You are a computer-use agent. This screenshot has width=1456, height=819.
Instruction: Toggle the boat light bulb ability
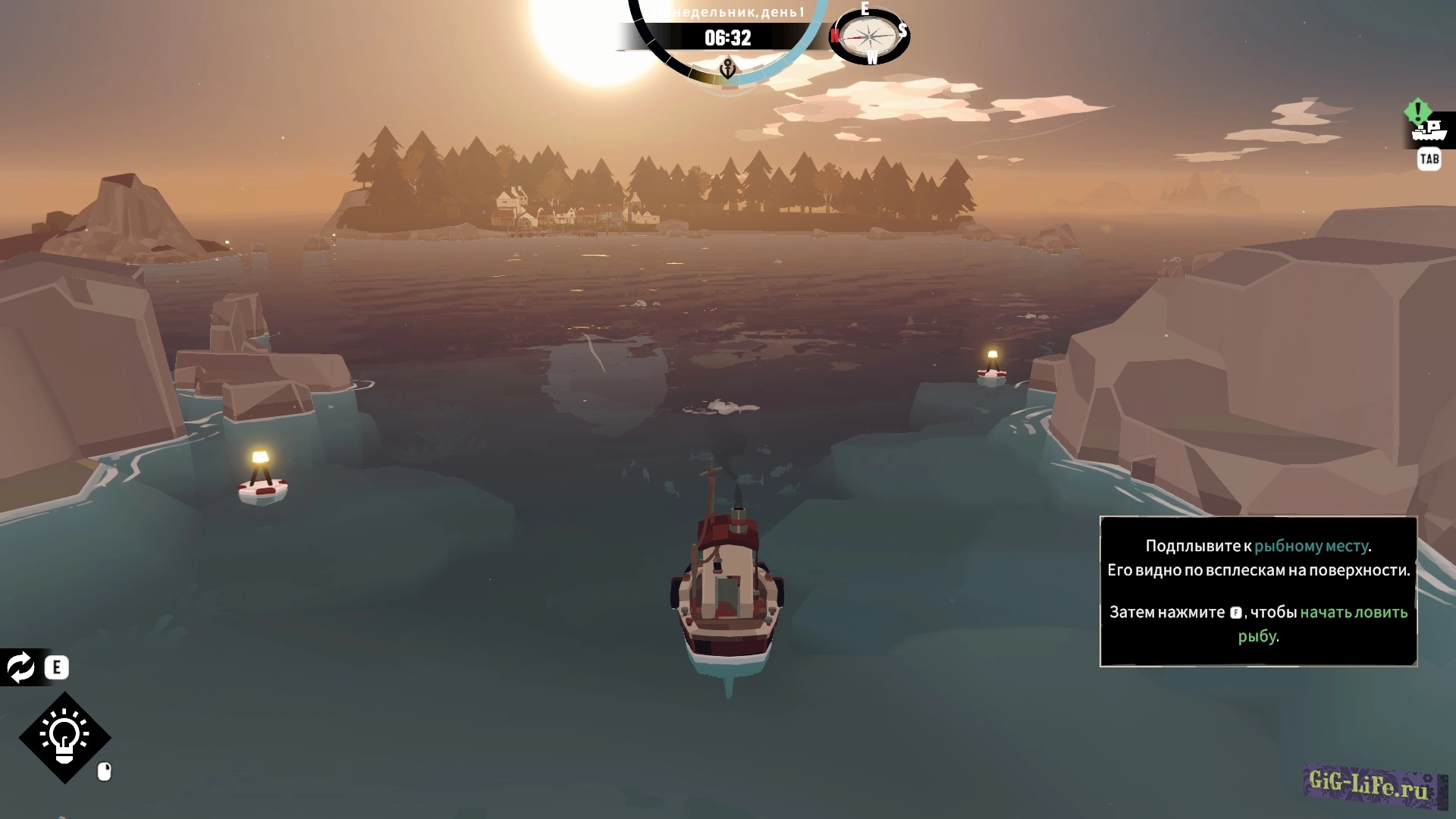click(x=65, y=737)
